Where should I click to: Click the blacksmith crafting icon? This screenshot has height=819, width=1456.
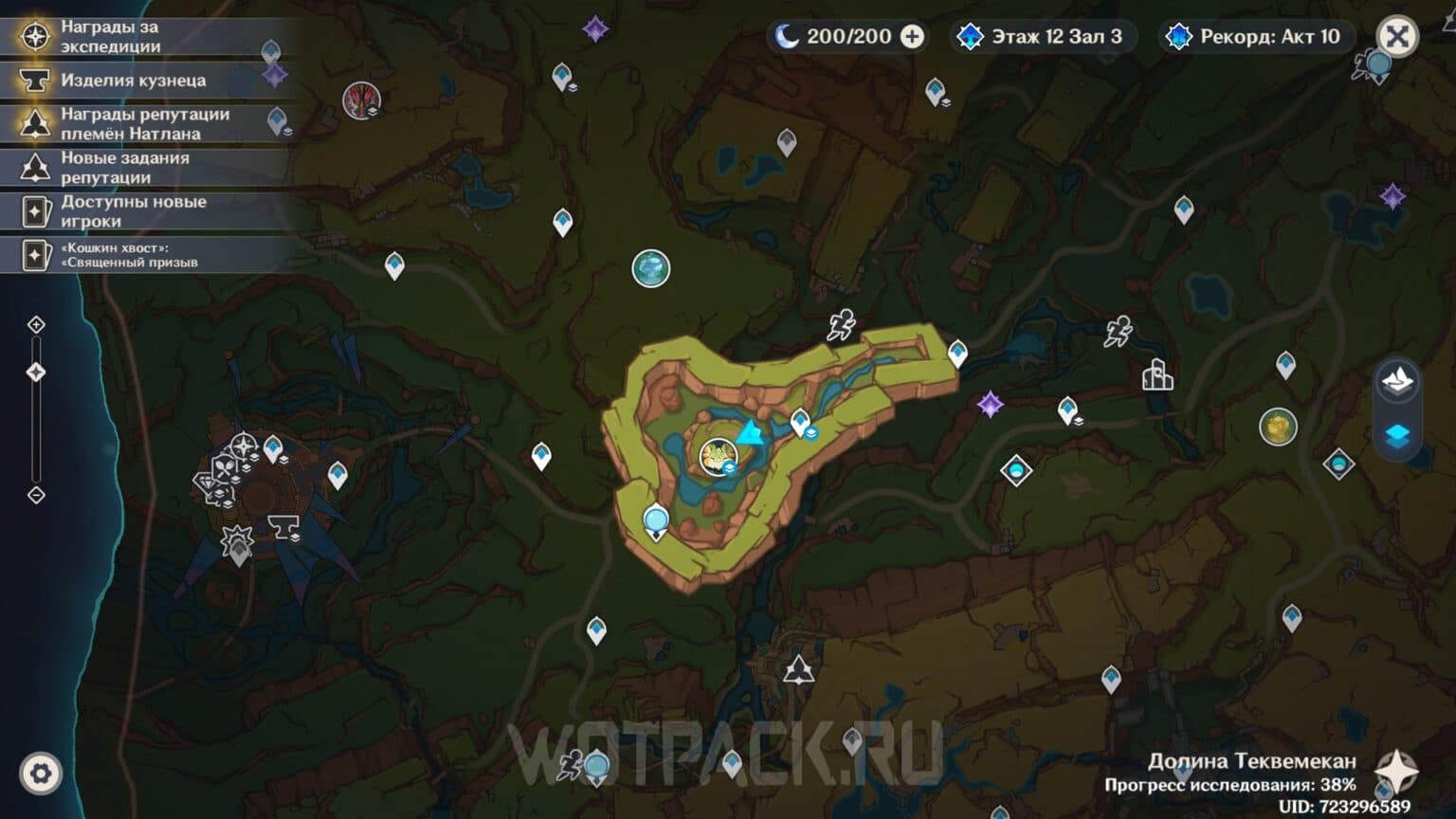pyautogui.click(x=35, y=81)
